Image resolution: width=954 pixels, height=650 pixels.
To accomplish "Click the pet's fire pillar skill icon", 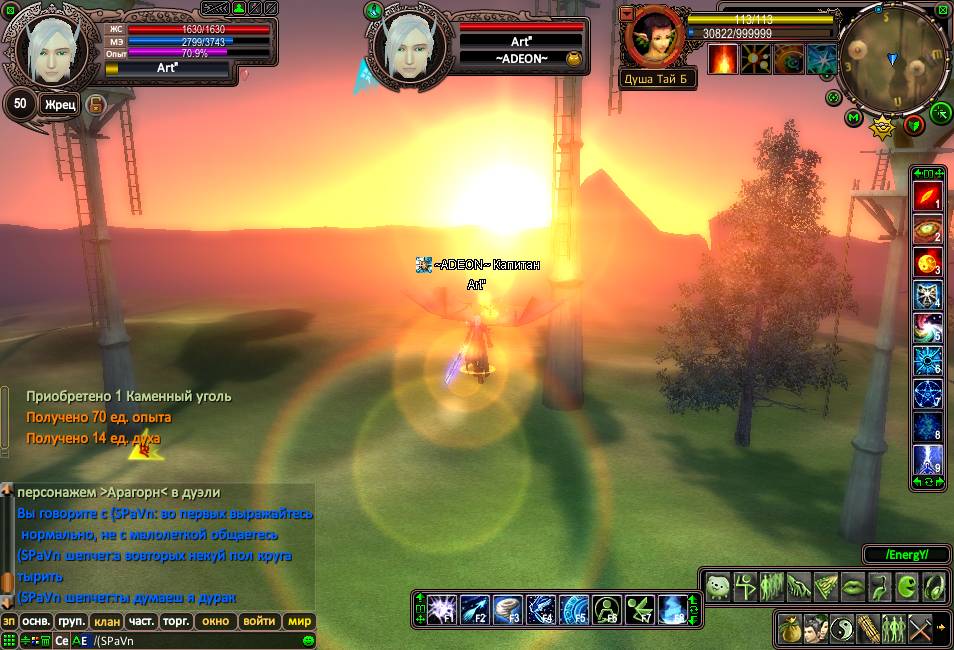I will 723,59.
